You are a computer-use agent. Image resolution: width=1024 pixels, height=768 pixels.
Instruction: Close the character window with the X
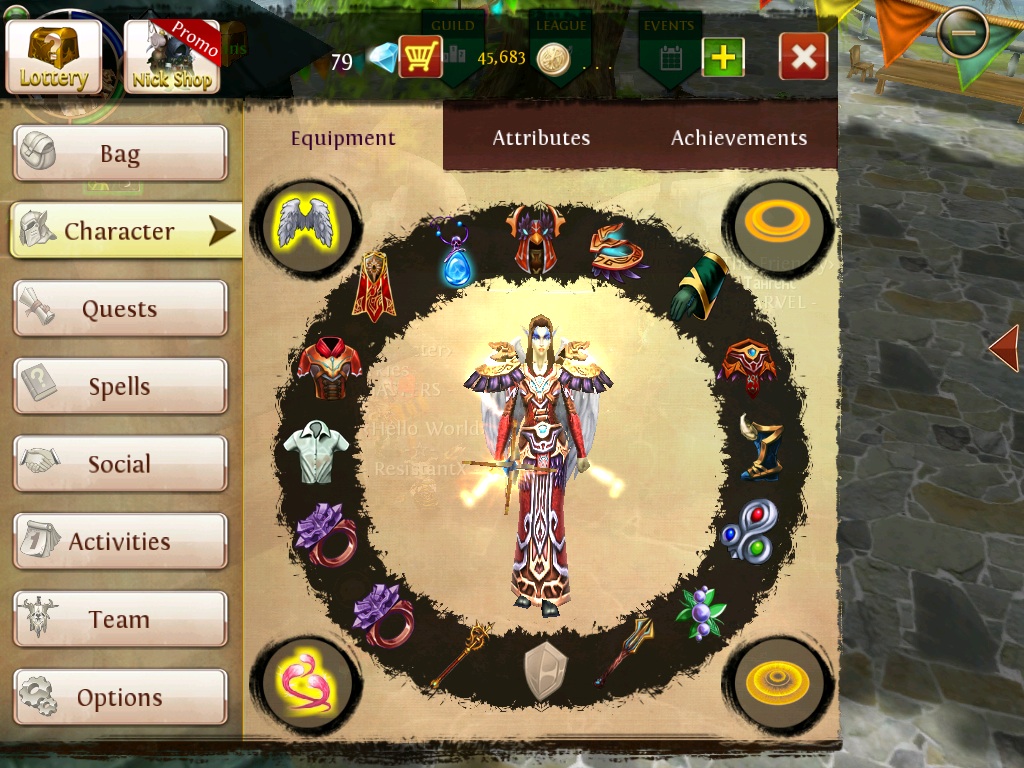tap(803, 57)
